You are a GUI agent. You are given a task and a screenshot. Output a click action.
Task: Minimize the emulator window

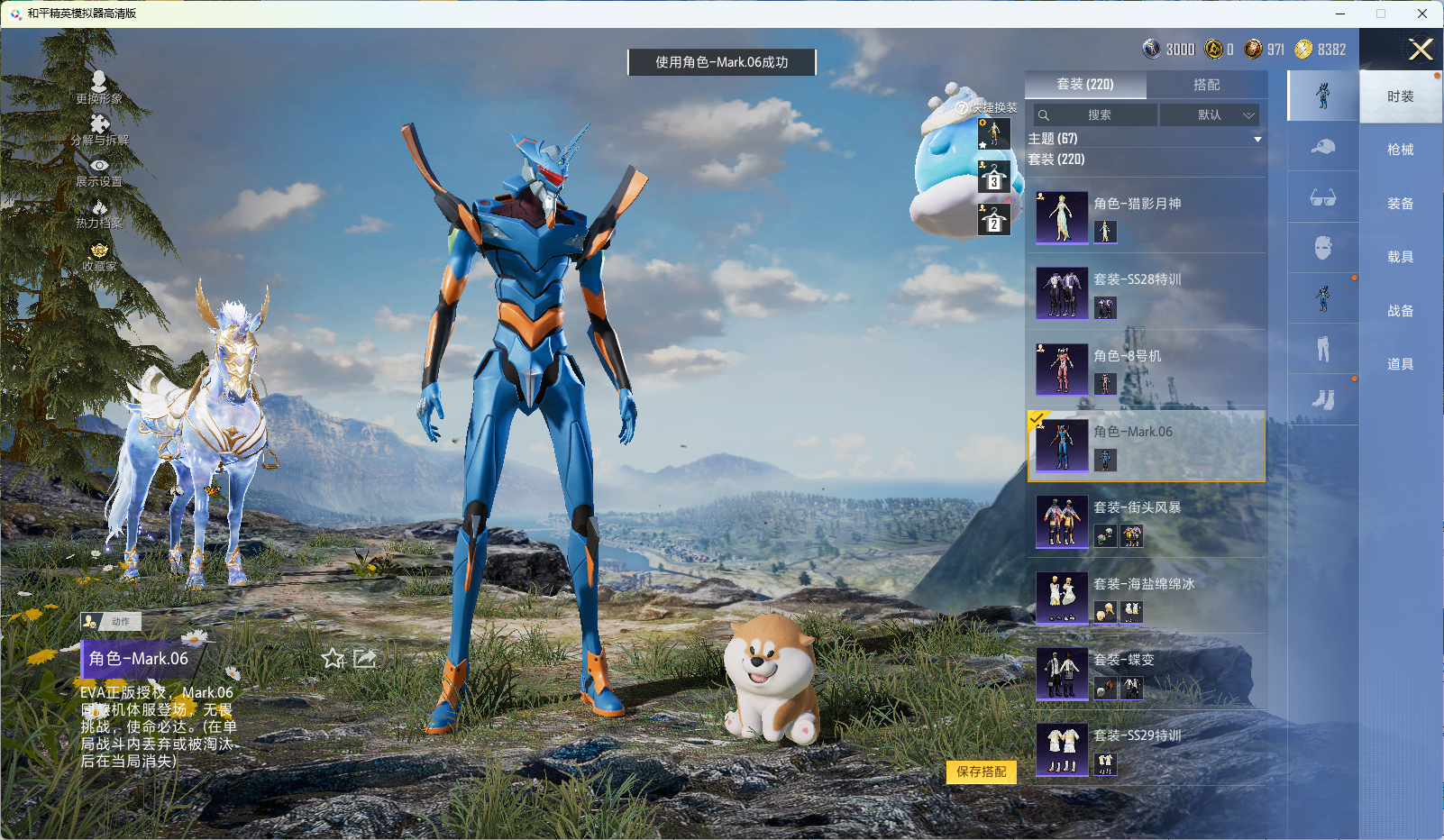click(x=1340, y=14)
